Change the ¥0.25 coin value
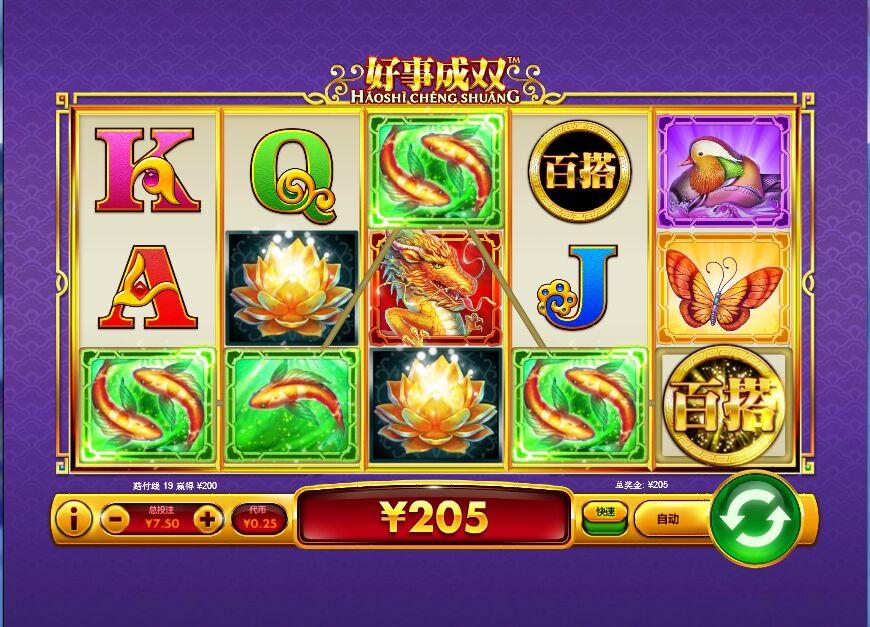 [x=258, y=518]
